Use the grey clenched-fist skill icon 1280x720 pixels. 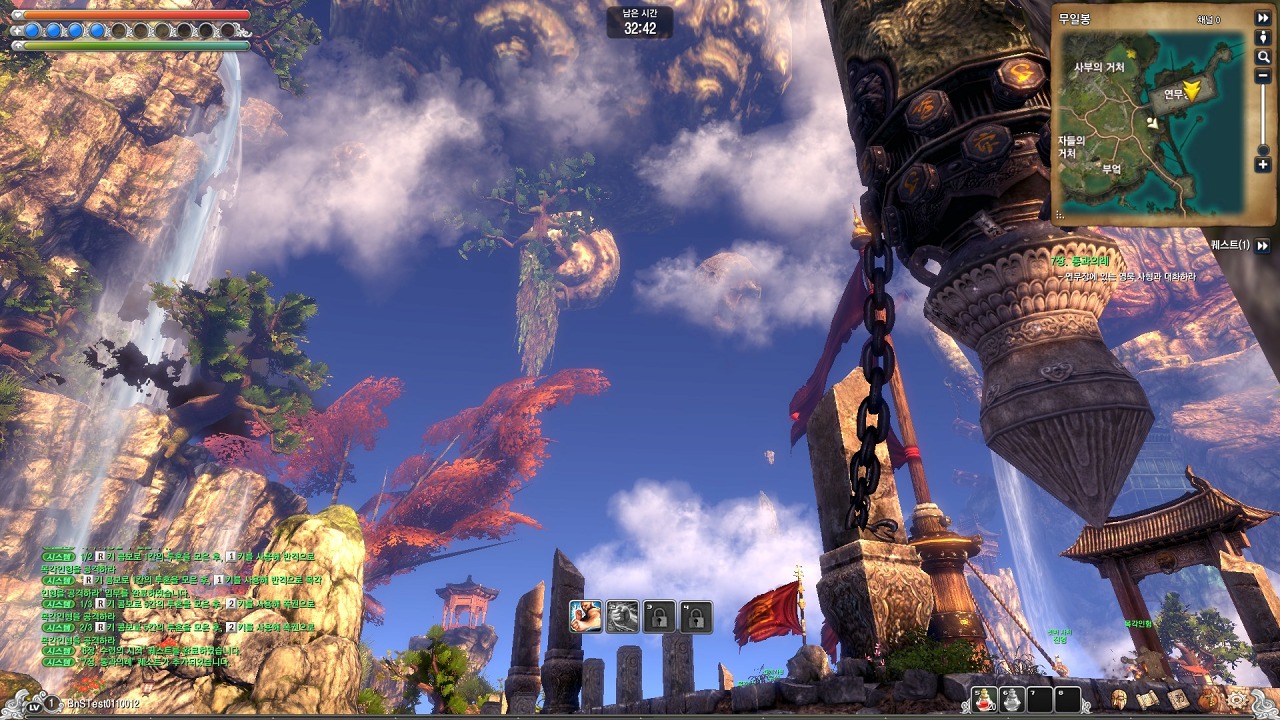[622, 616]
